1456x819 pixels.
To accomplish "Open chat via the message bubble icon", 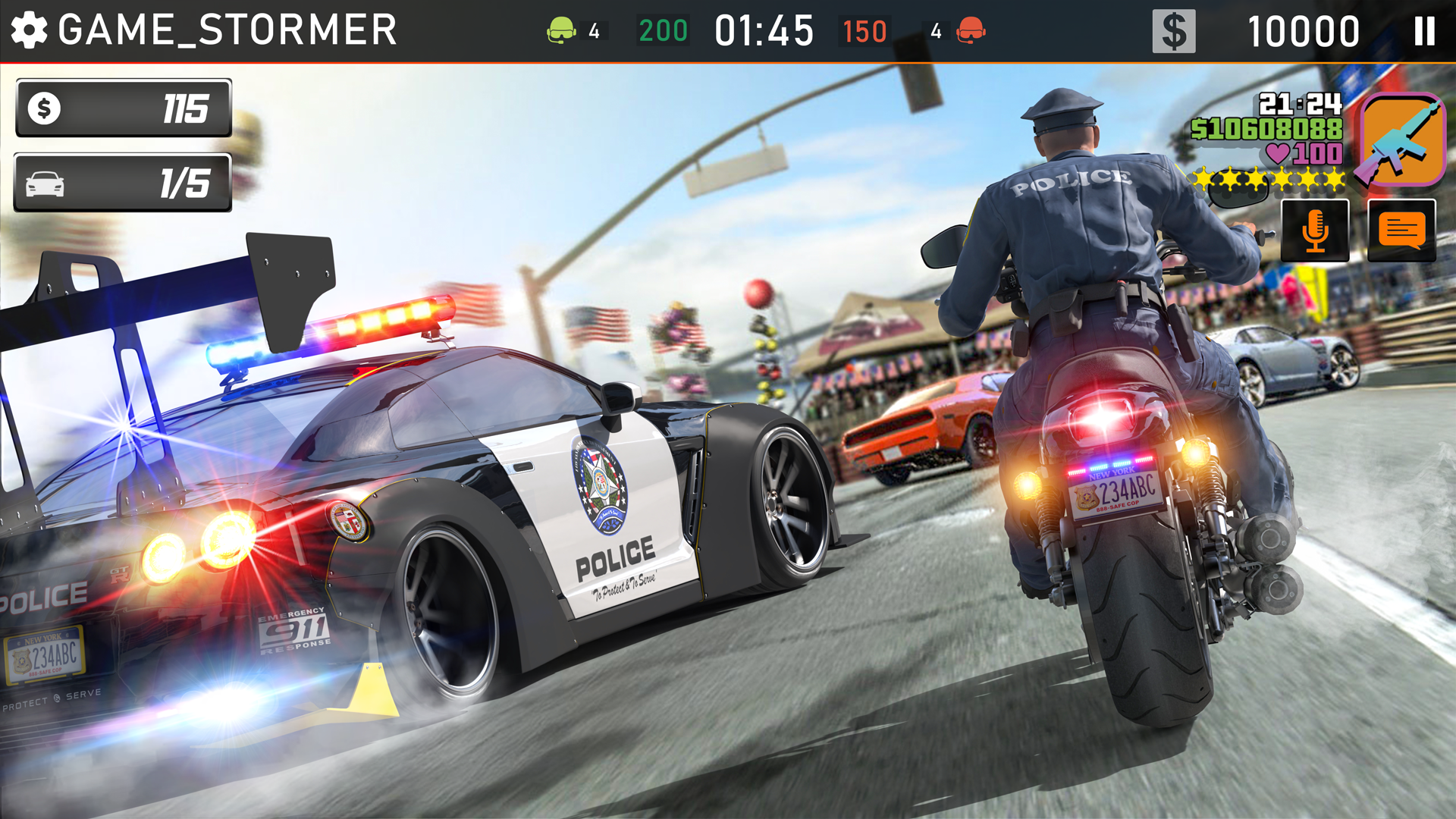I will pos(1401,230).
